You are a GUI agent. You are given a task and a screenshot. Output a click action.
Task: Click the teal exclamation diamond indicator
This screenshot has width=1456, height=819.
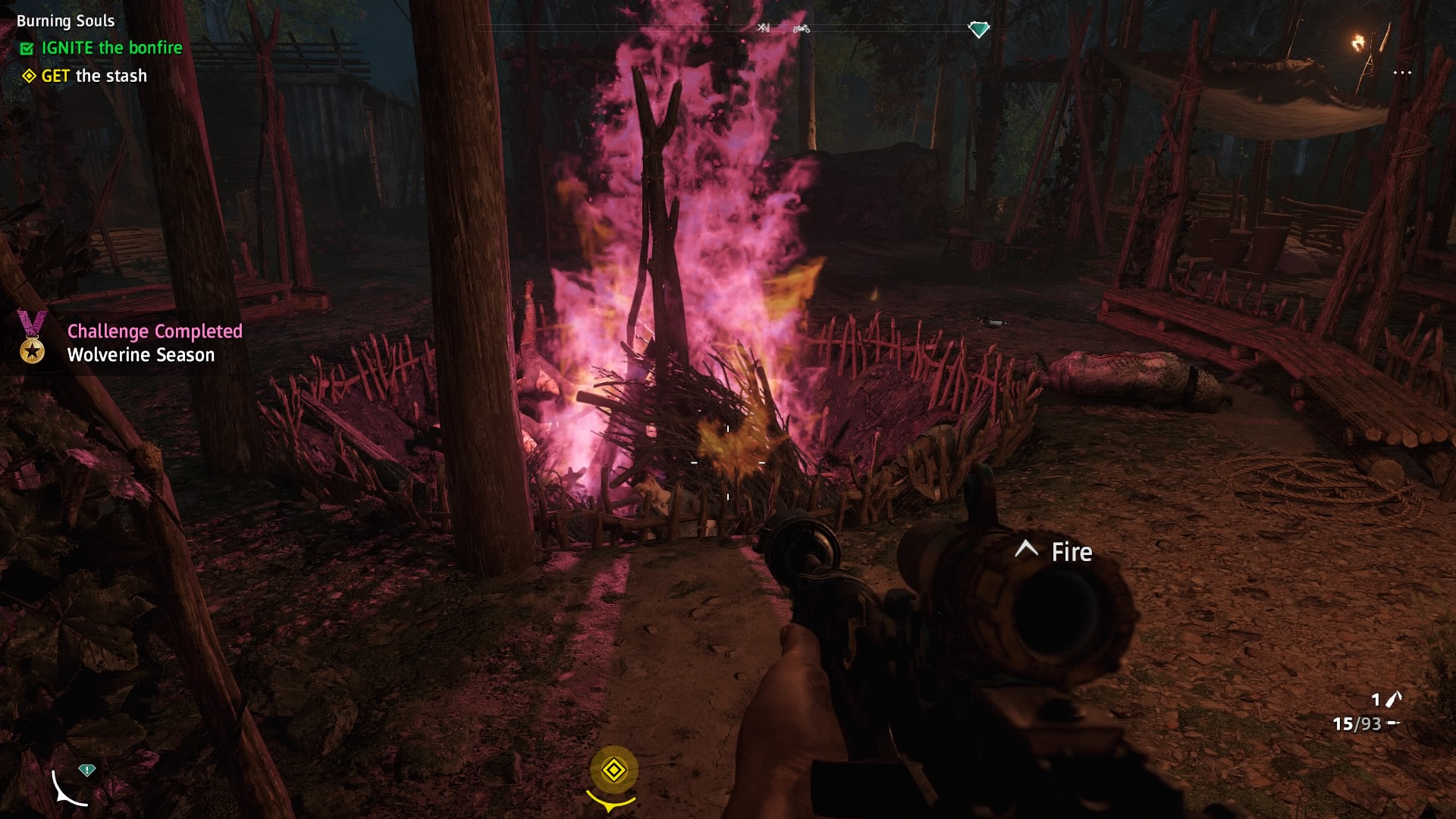pyautogui.click(x=87, y=770)
